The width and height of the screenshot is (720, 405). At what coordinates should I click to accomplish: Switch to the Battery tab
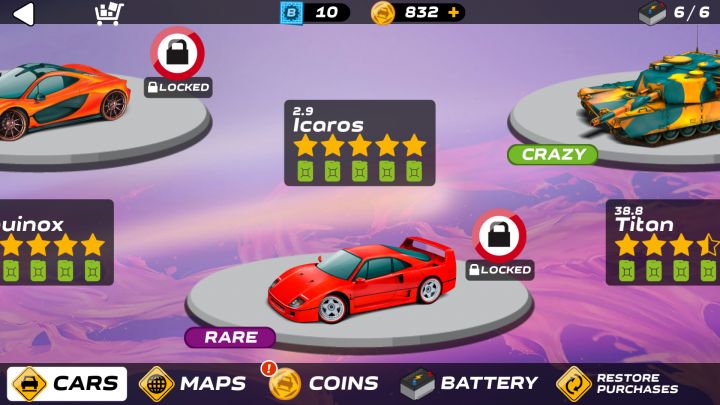[469, 383]
